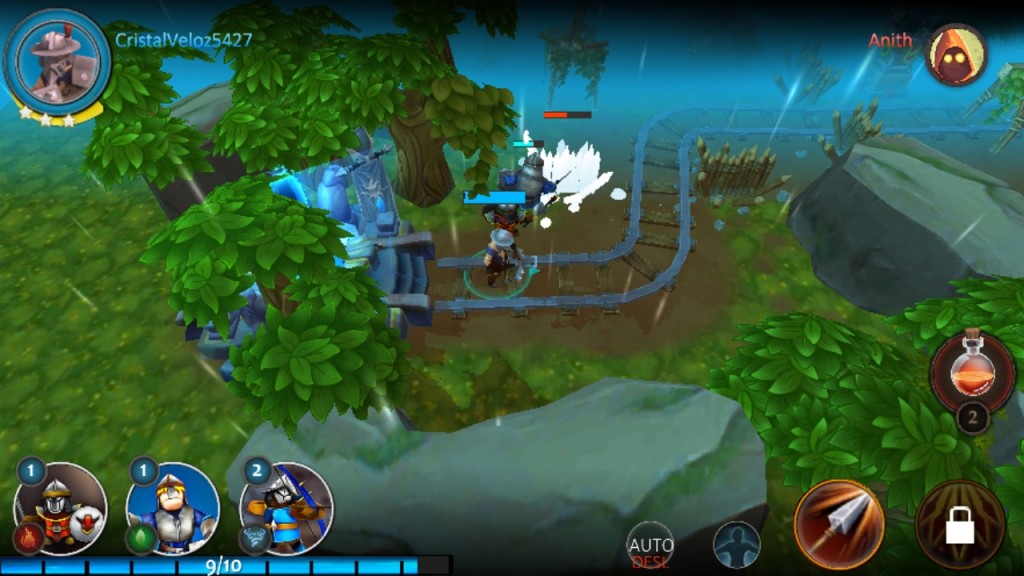The height and width of the screenshot is (576, 1024).
Task: Tap the locked skill button
Action: coord(960,524)
